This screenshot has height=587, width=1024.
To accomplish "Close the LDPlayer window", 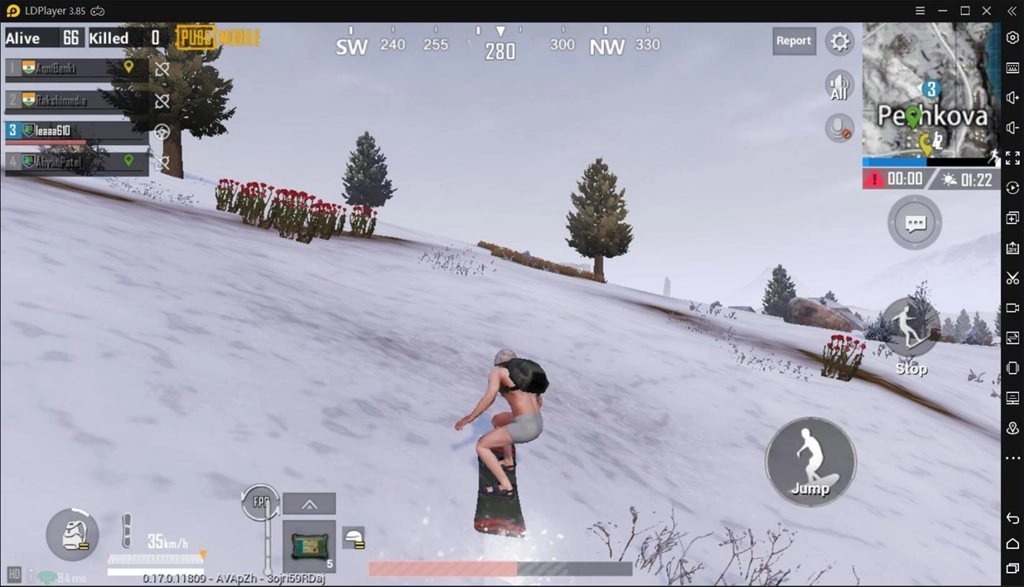I will click(x=988, y=10).
